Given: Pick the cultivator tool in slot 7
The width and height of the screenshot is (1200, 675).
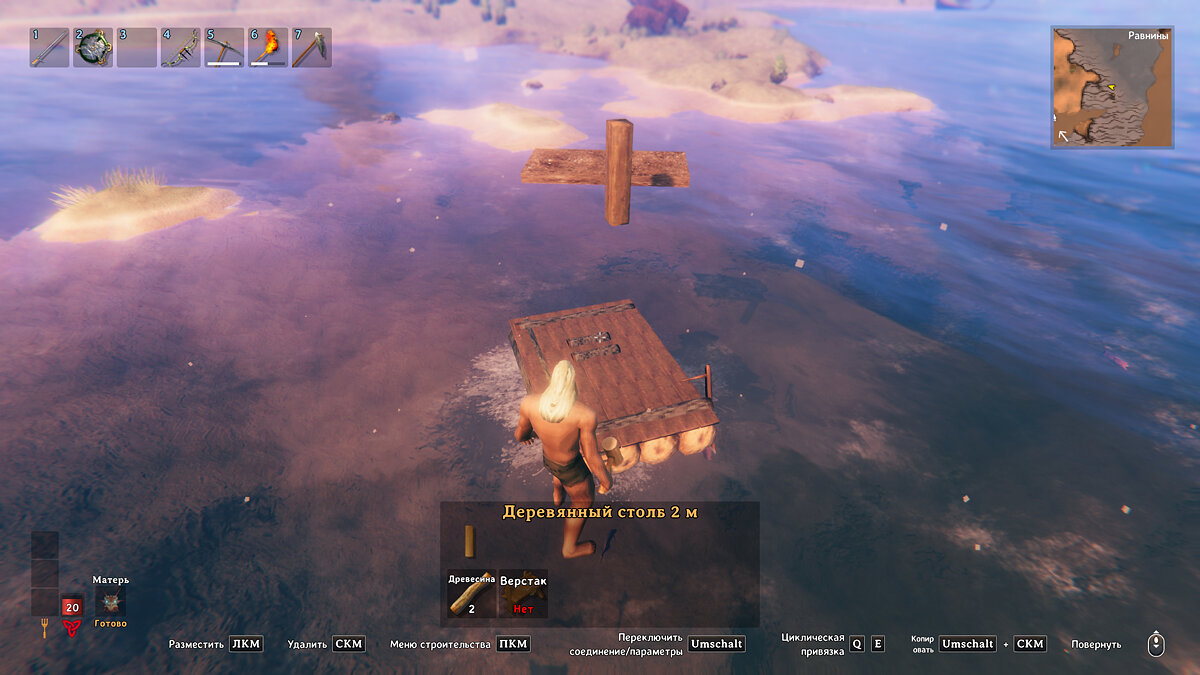Looking at the screenshot, I should click(x=311, y=48).
